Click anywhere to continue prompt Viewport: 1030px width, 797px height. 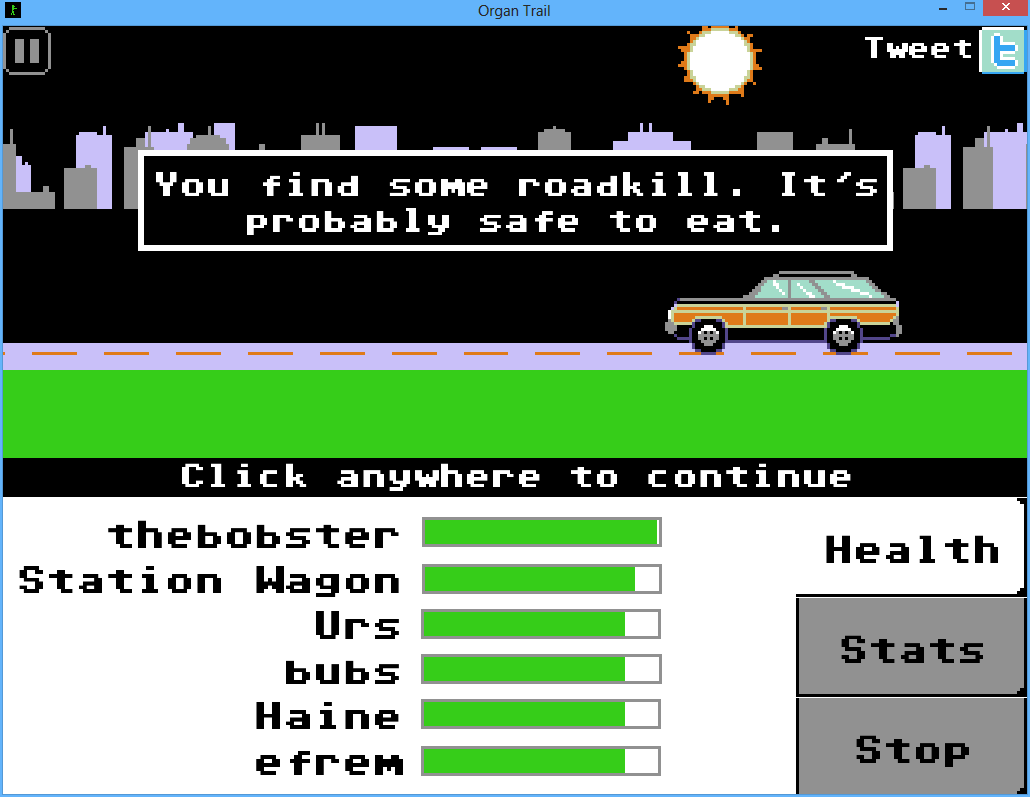click(515, 476)
